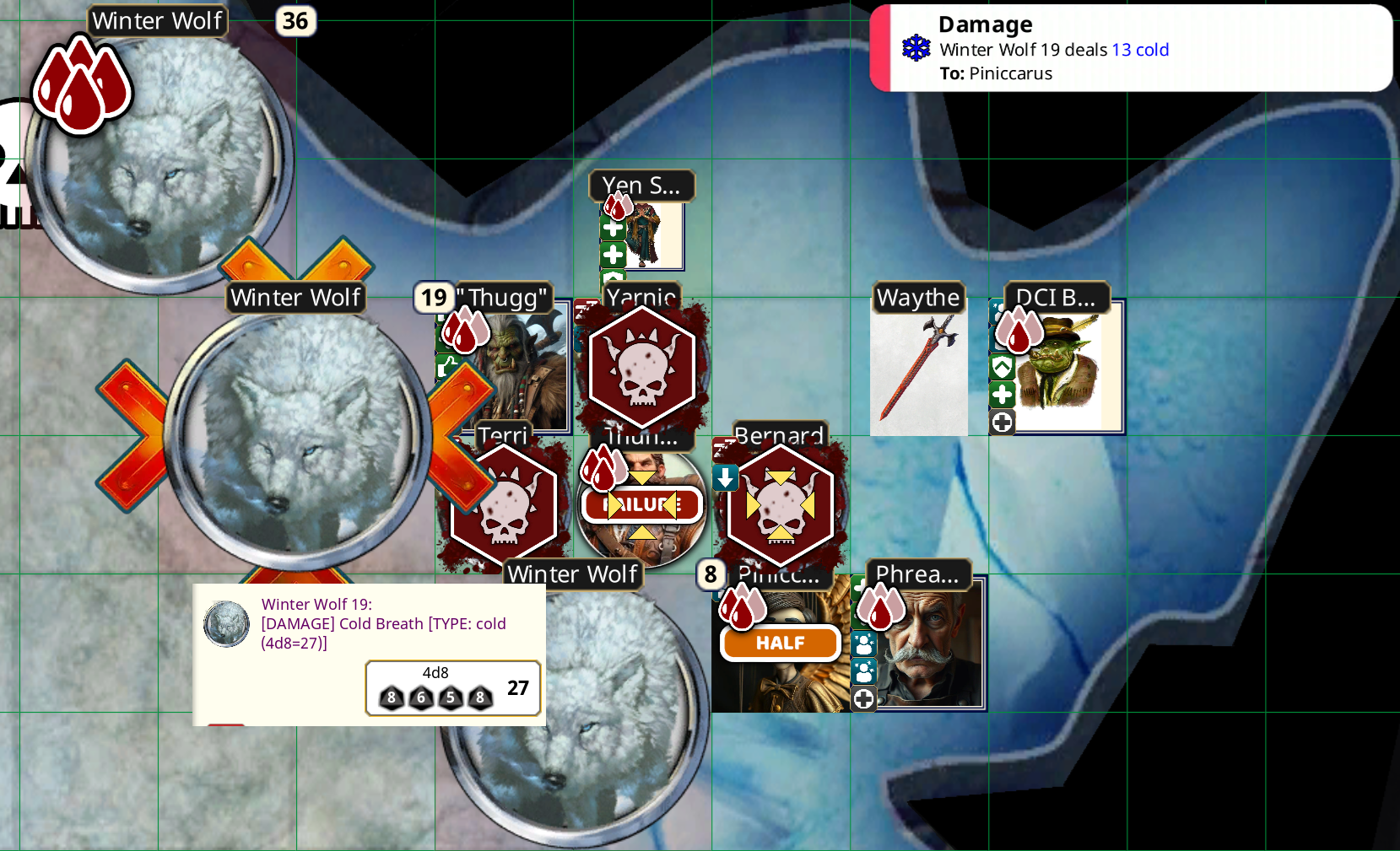Toggle the FAILURE save indicator on Thun's token

pos(641,505)
